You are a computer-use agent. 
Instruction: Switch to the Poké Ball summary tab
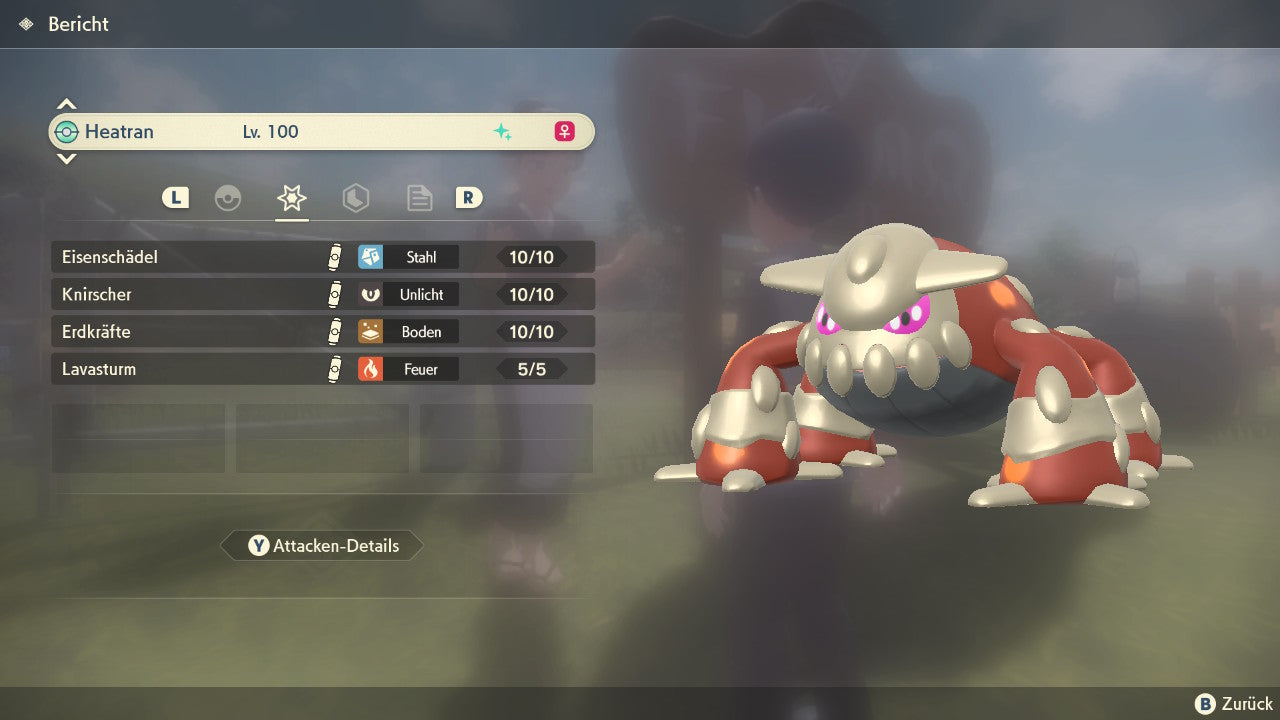(228, 198)
